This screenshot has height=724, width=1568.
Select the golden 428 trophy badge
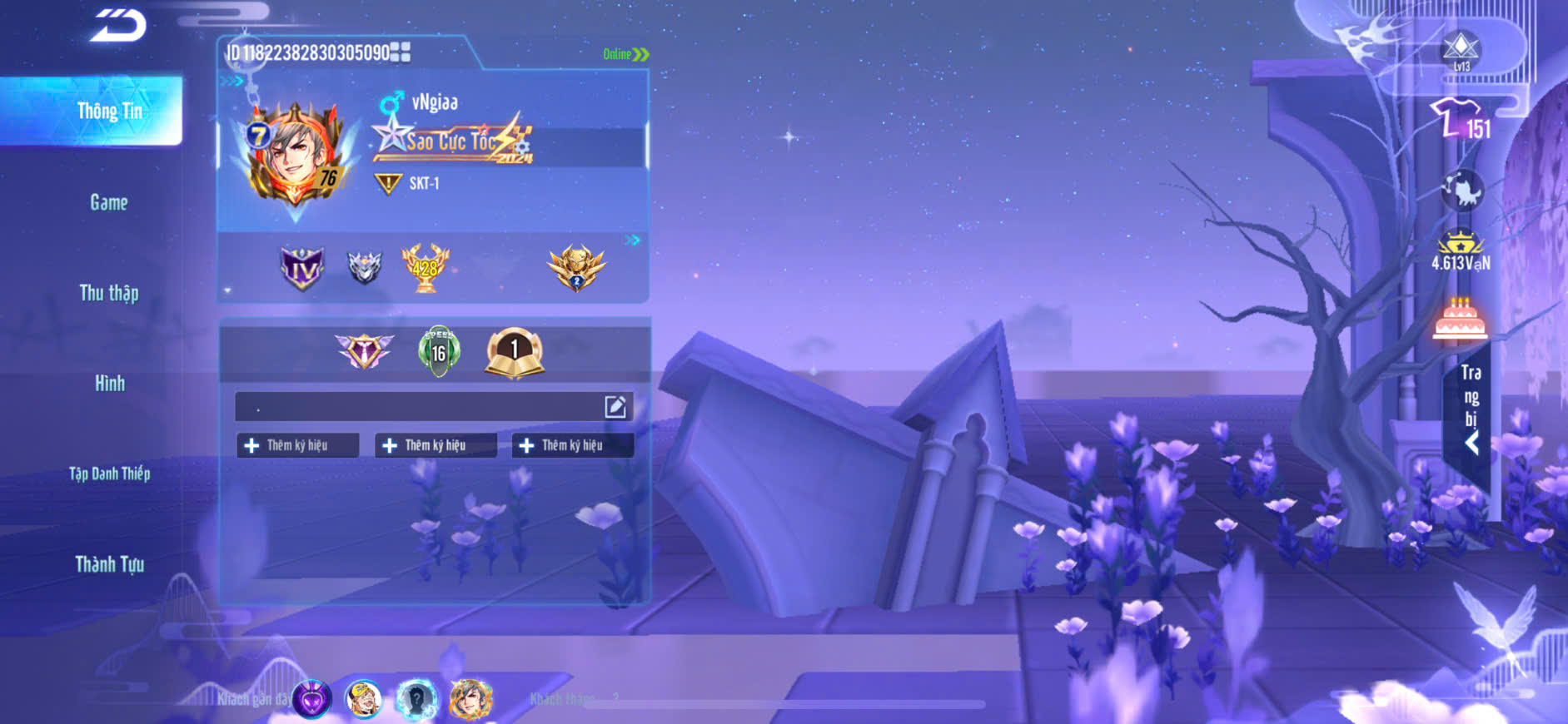pyautogui.click(x=425, y=268)
